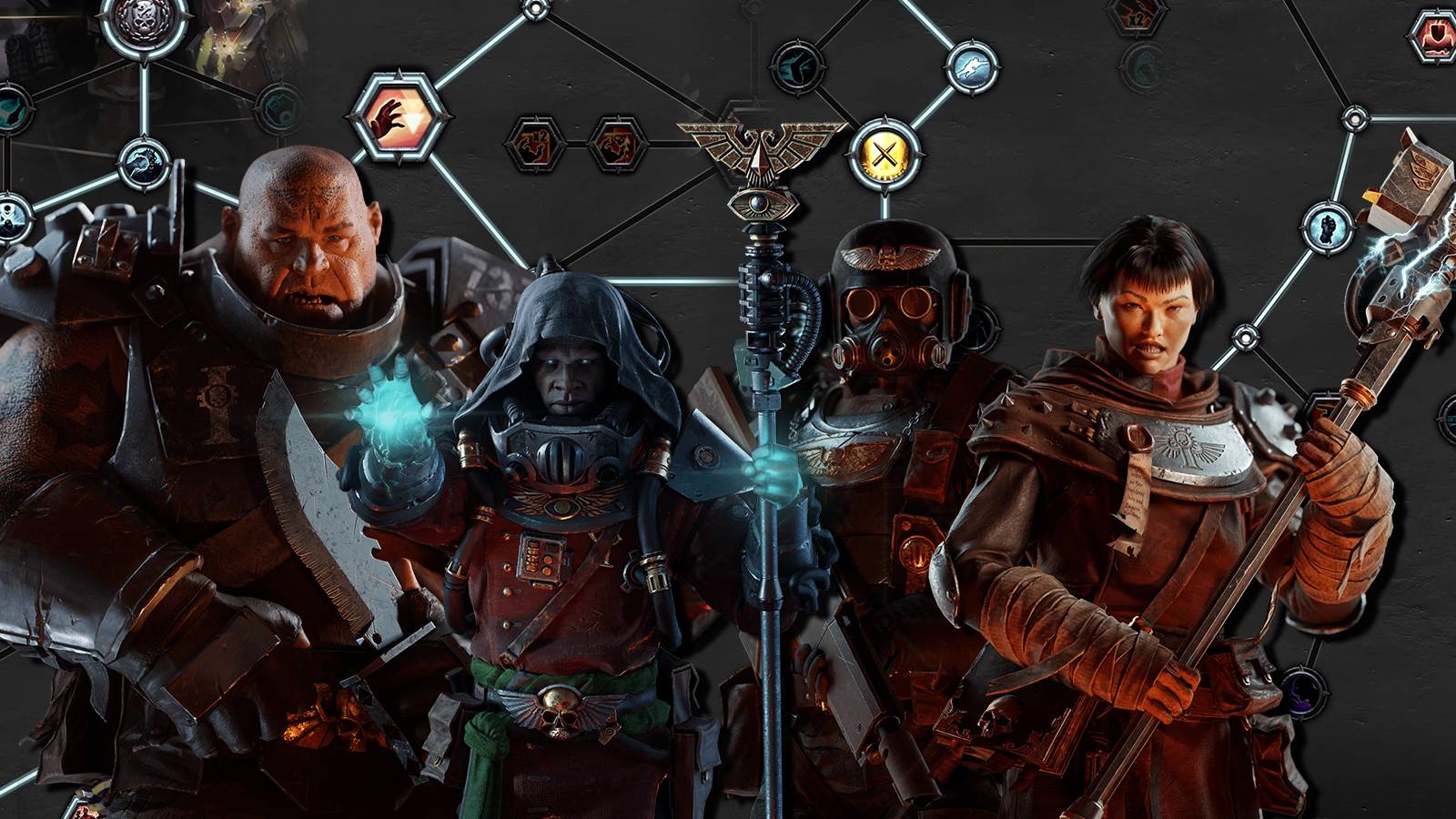Toggle the purple skull node bottom right
This screenshot has height=819, width=1456.
(x=1303, y=692)
